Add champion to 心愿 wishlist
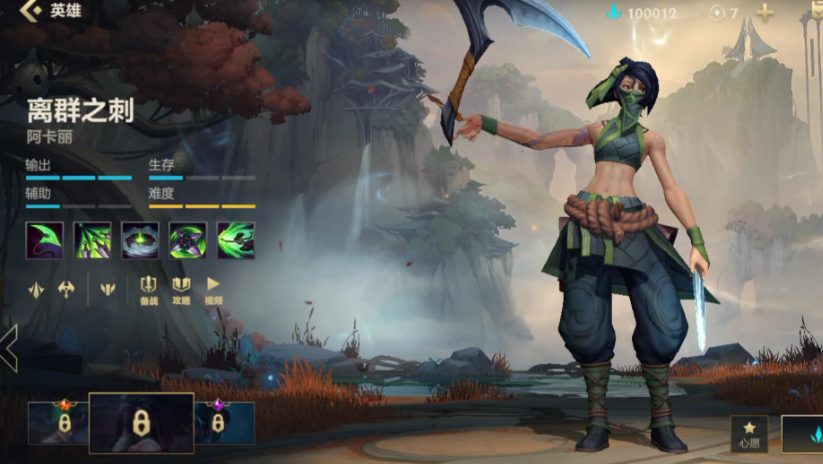The width and height of the screenshot is (823, 464). pos(749,433)
